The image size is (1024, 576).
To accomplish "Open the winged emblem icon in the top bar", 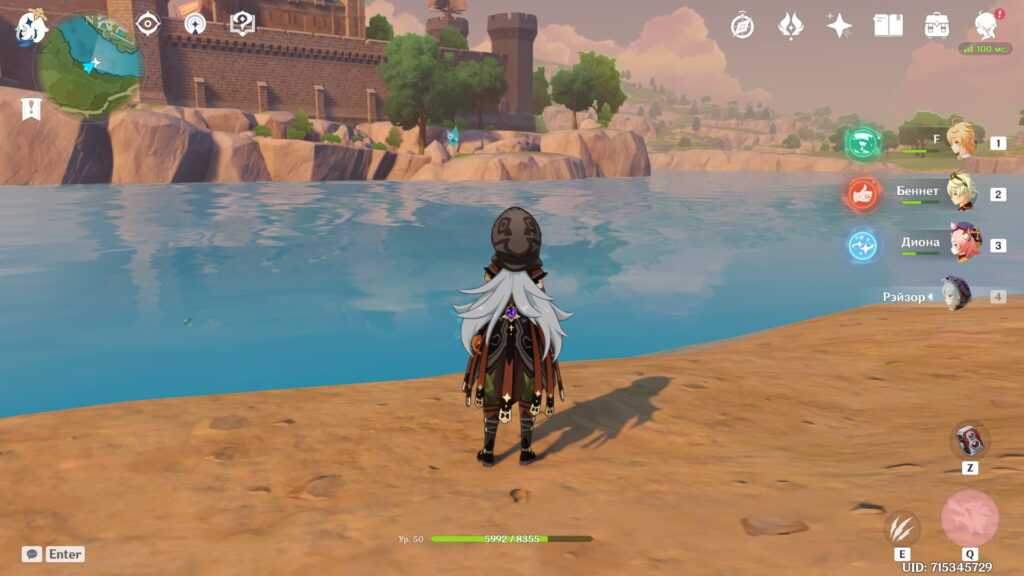I will click(791, 26).
